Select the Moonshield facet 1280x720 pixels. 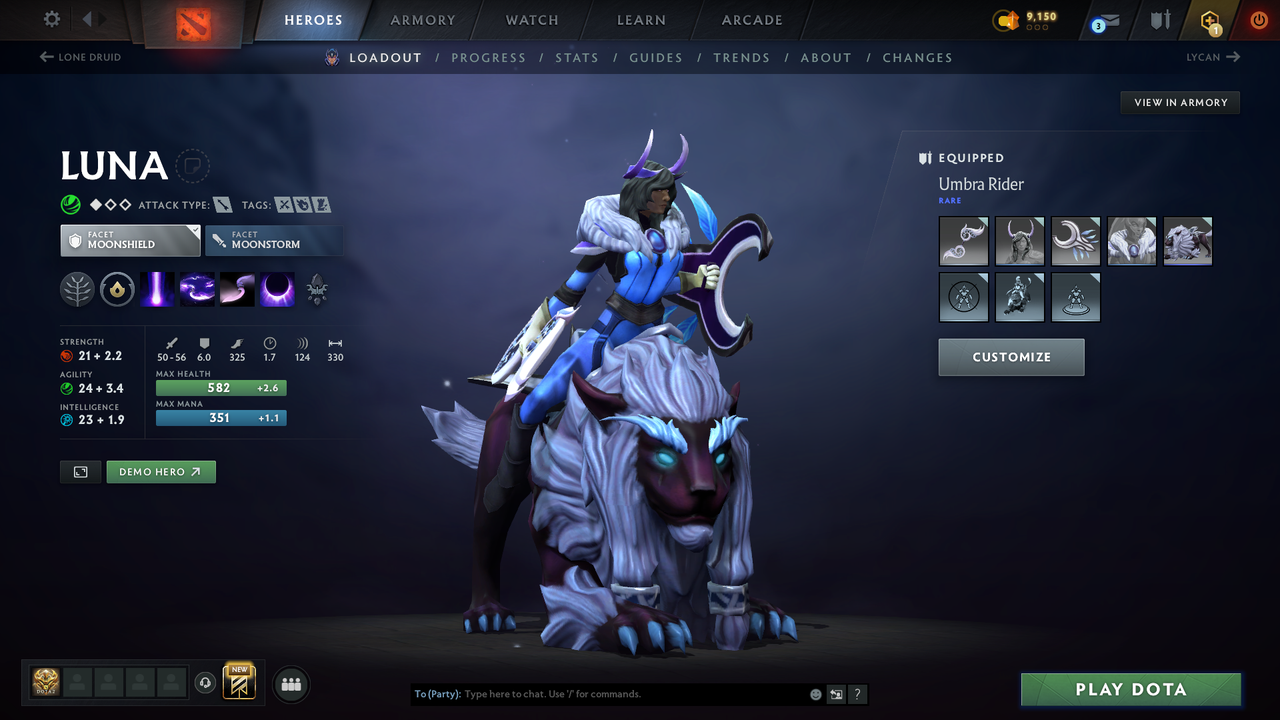(130, 240)
